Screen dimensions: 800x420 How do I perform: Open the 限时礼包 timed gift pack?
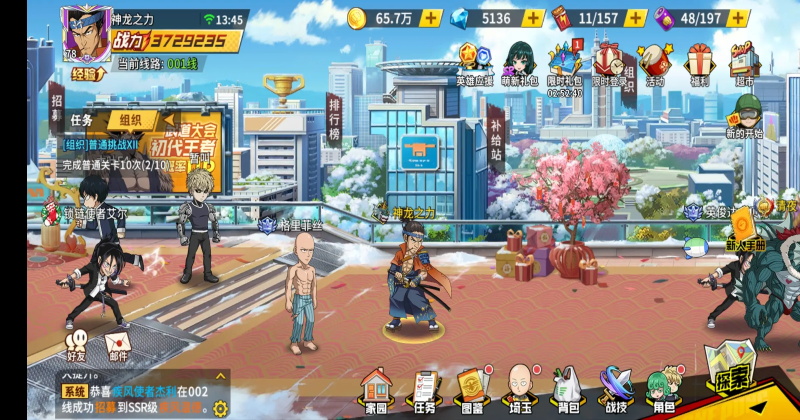[x=565, y=62]
